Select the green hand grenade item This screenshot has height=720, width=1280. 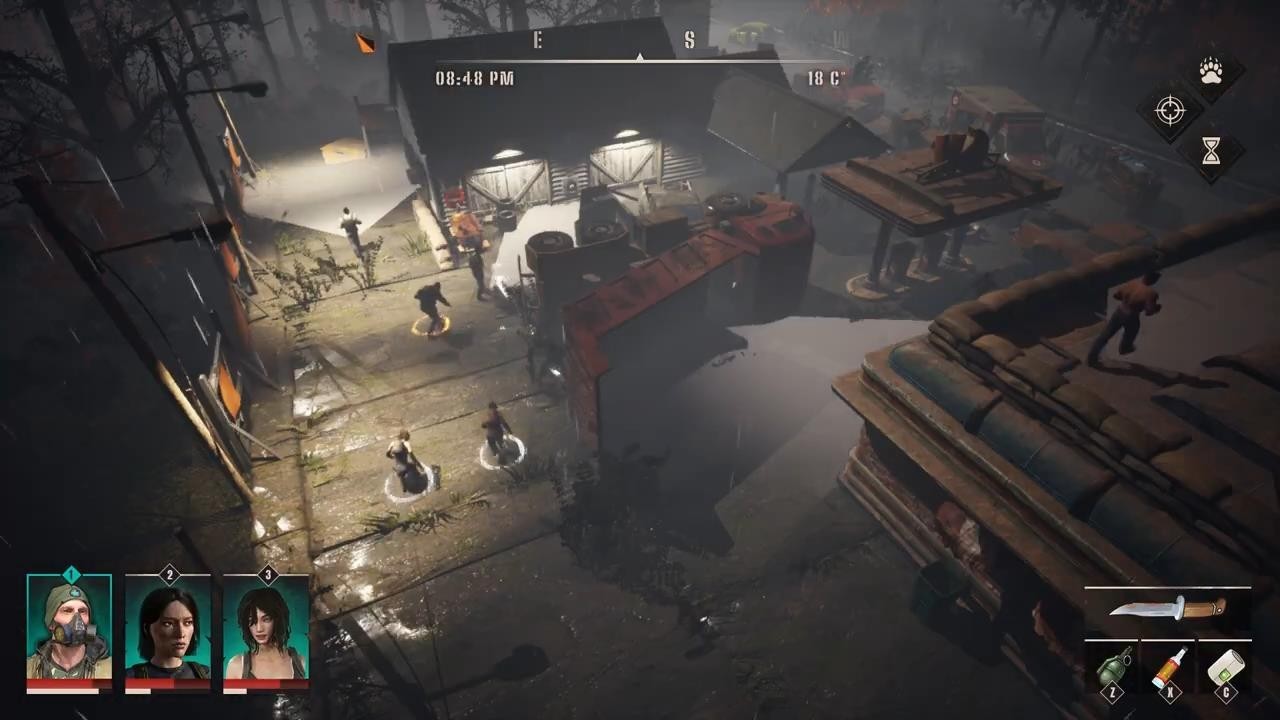(1113, 667)
